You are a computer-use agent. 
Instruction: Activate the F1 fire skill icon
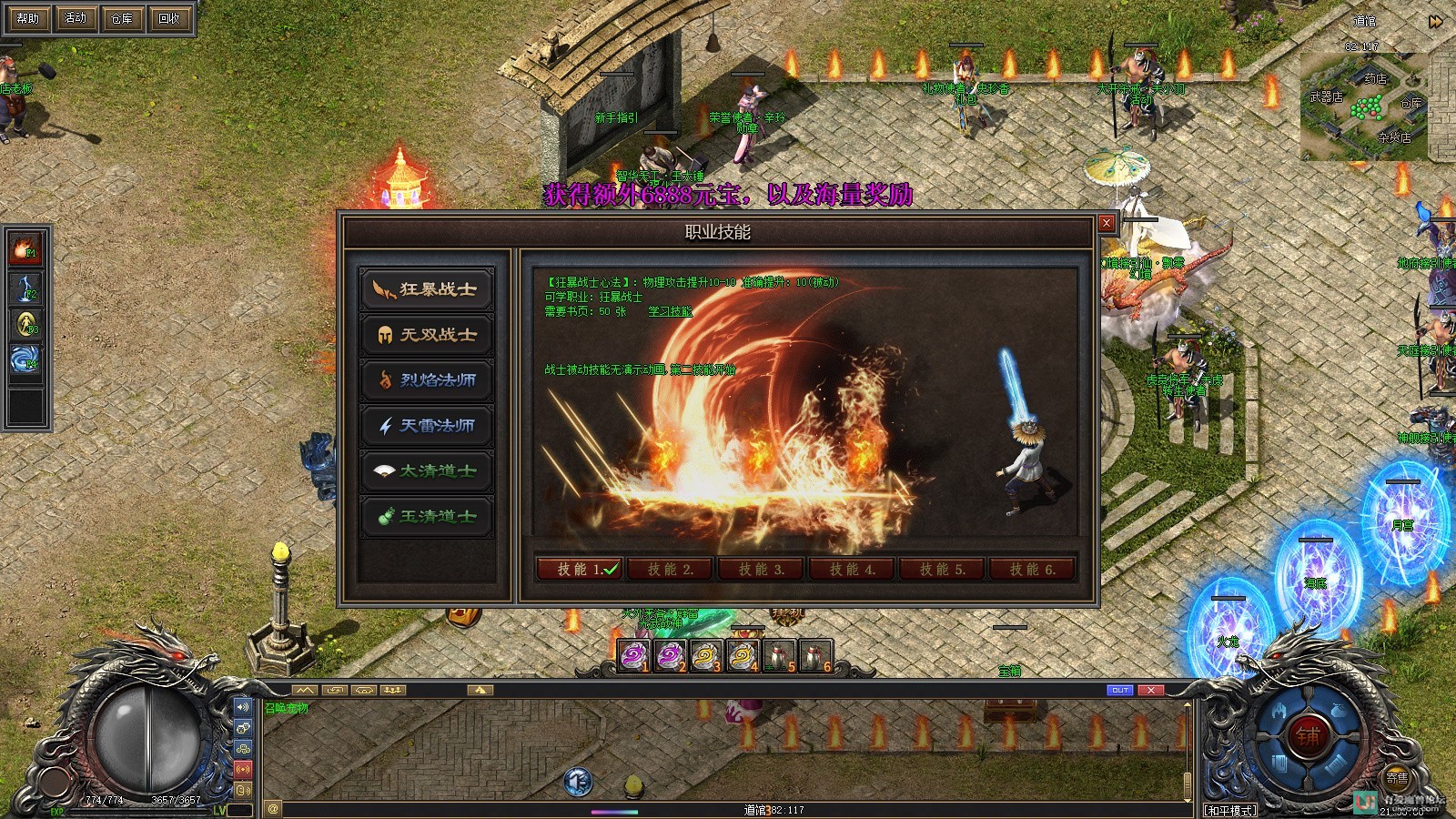coord(25,248)
